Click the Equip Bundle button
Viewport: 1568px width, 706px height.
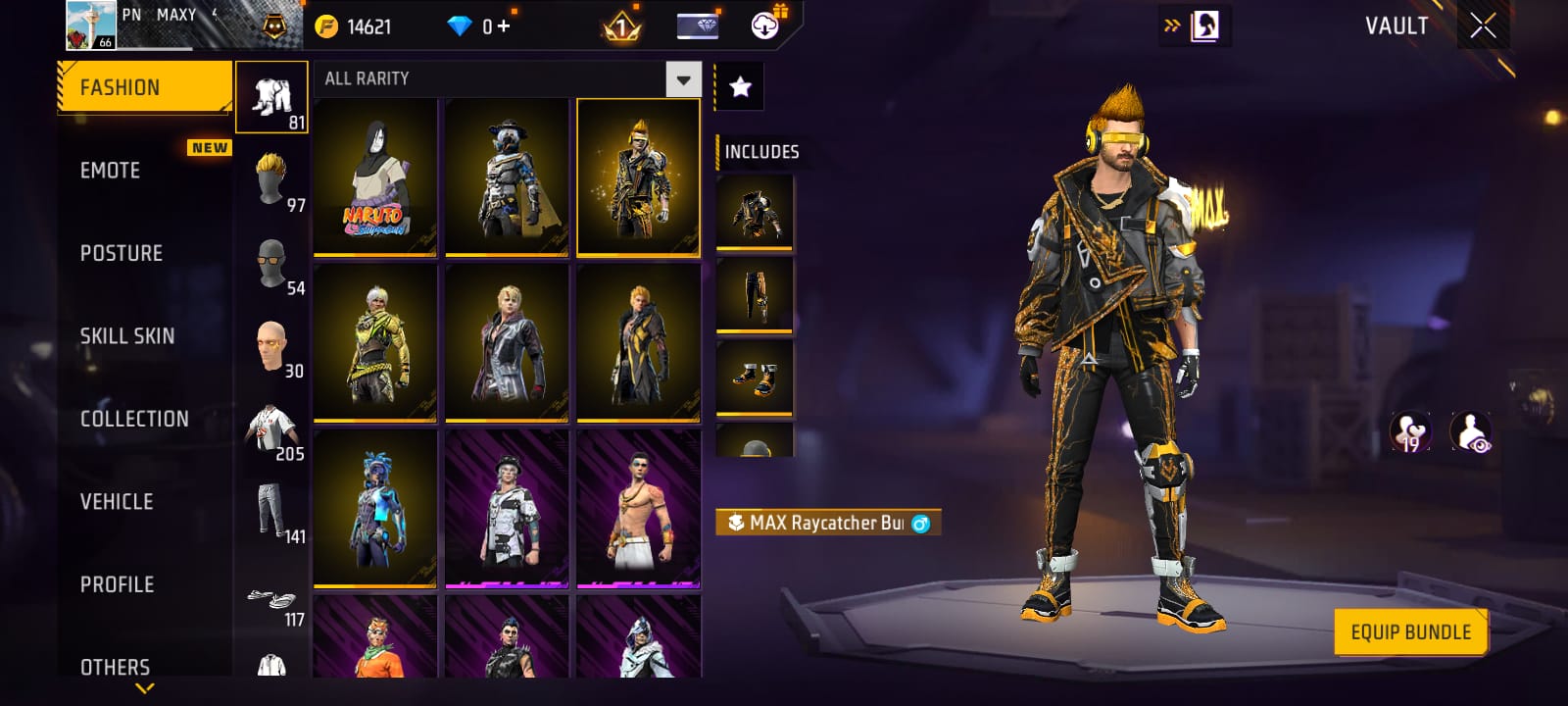pos(1410,632)
